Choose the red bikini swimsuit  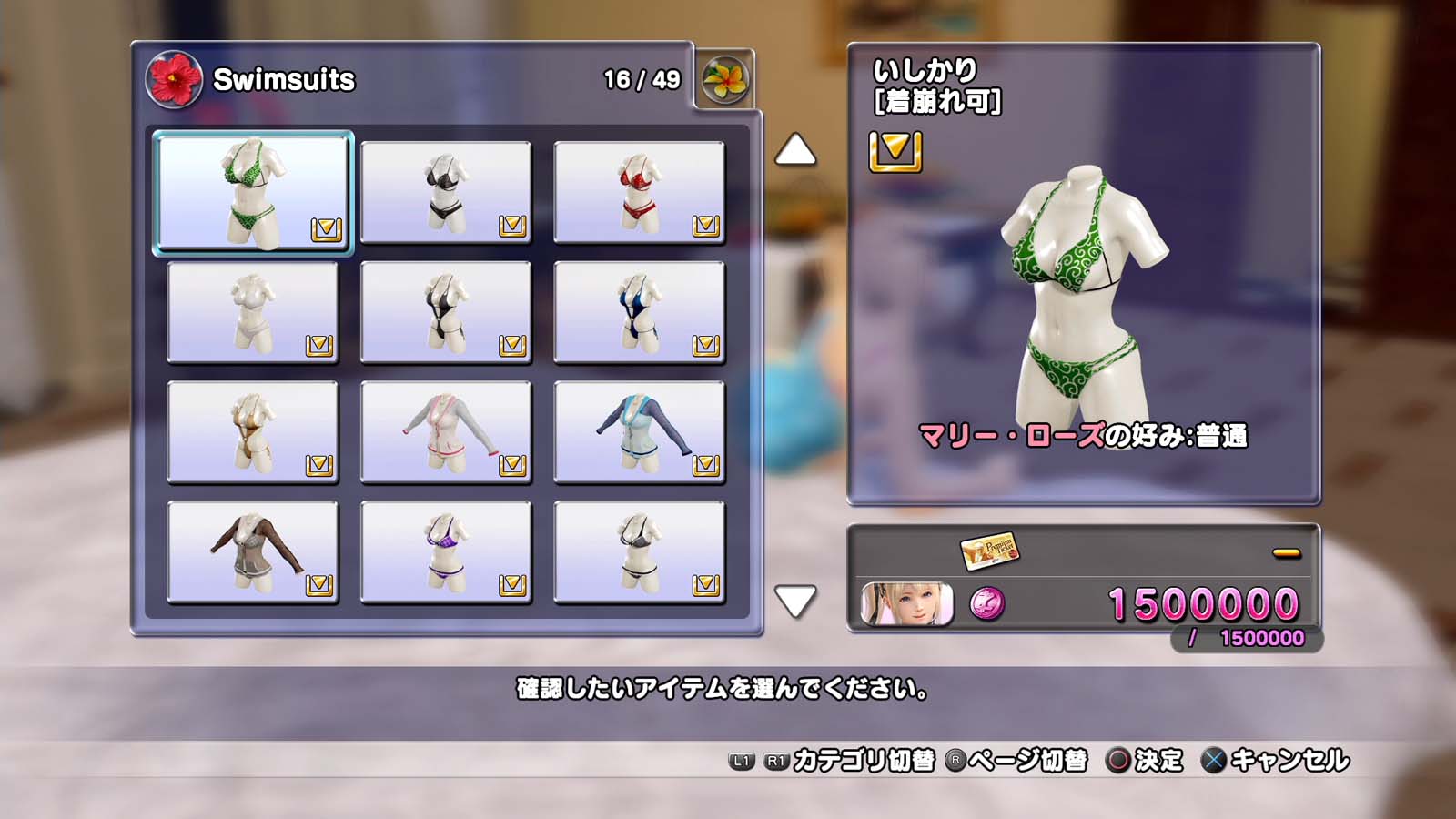[639, 192]
